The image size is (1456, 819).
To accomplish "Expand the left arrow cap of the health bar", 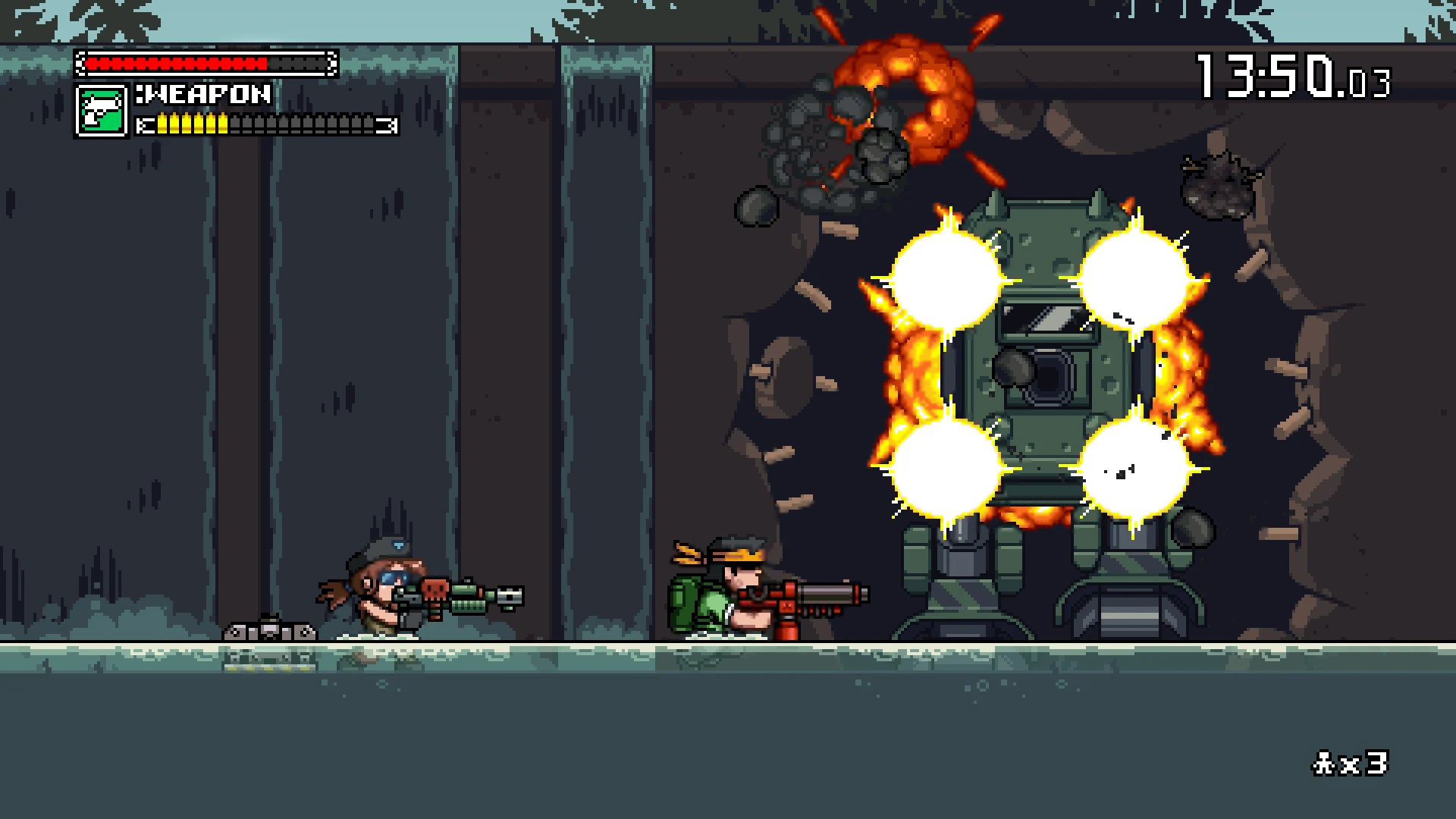I will [x=80, y=63].
